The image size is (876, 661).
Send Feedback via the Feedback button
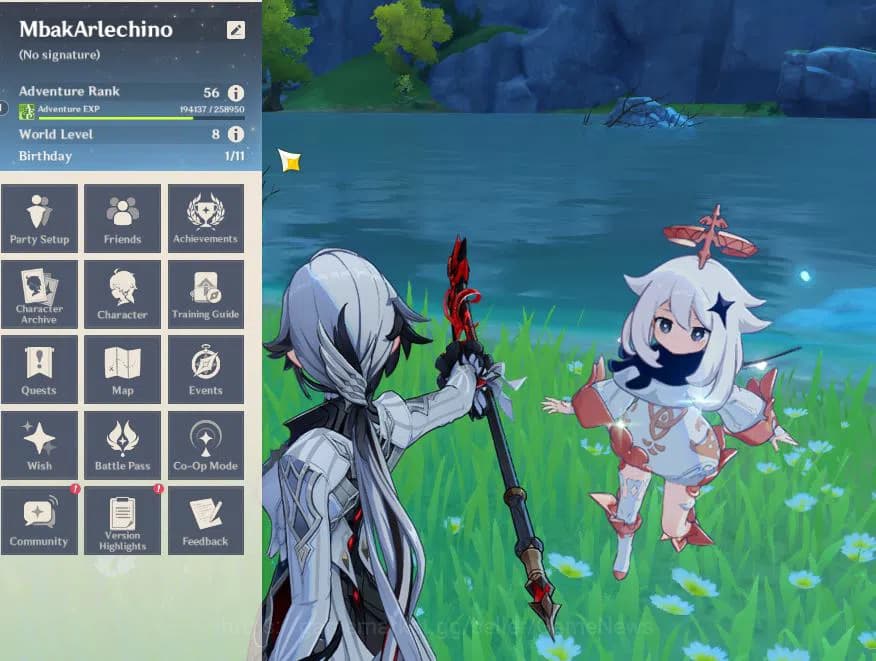pos(205,520)
